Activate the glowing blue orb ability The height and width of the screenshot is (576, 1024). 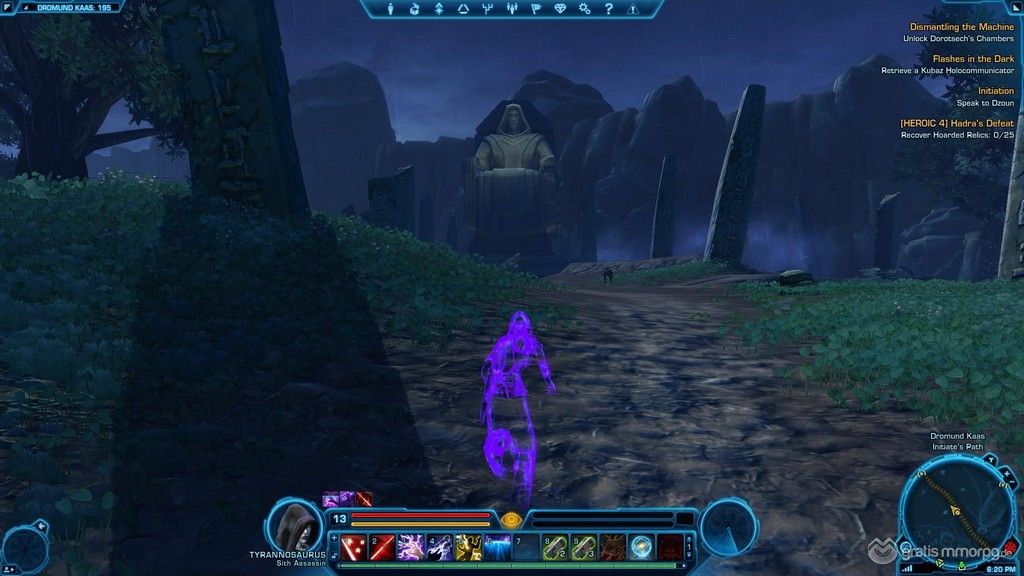pyautogui.click(x=642, y=546)
